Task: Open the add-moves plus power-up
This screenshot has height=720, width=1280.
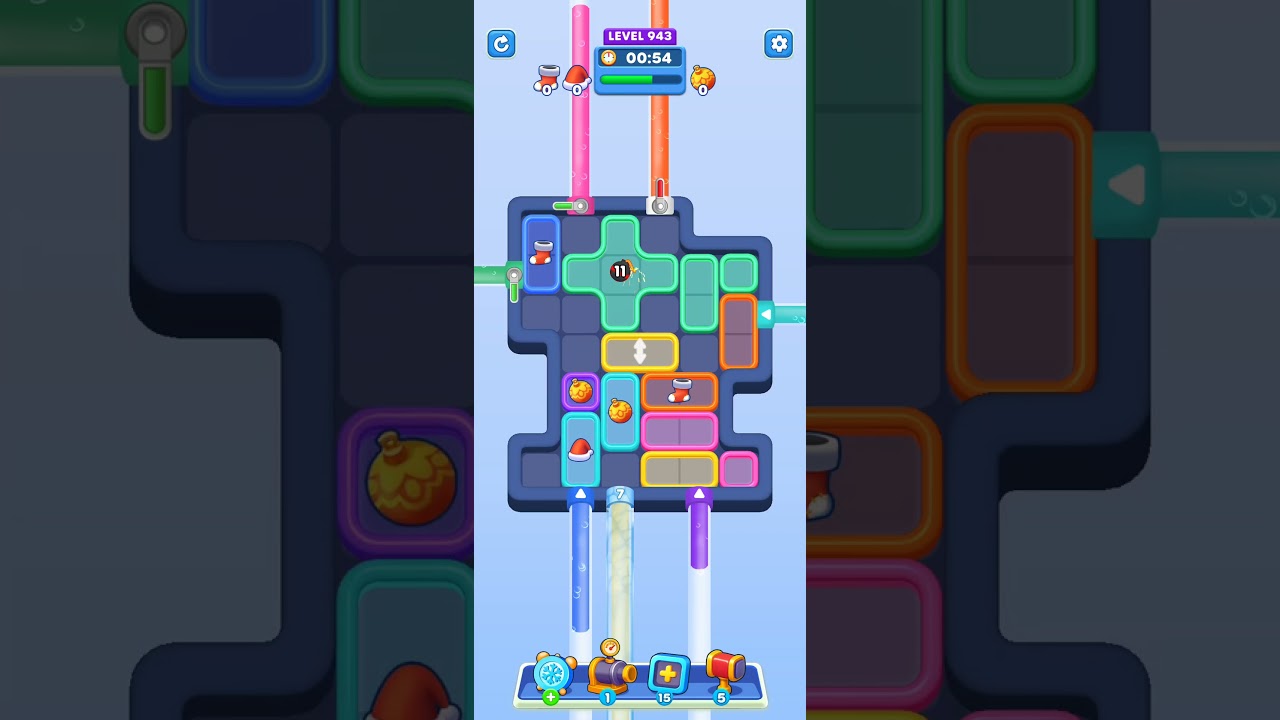Action: (669, 676)
